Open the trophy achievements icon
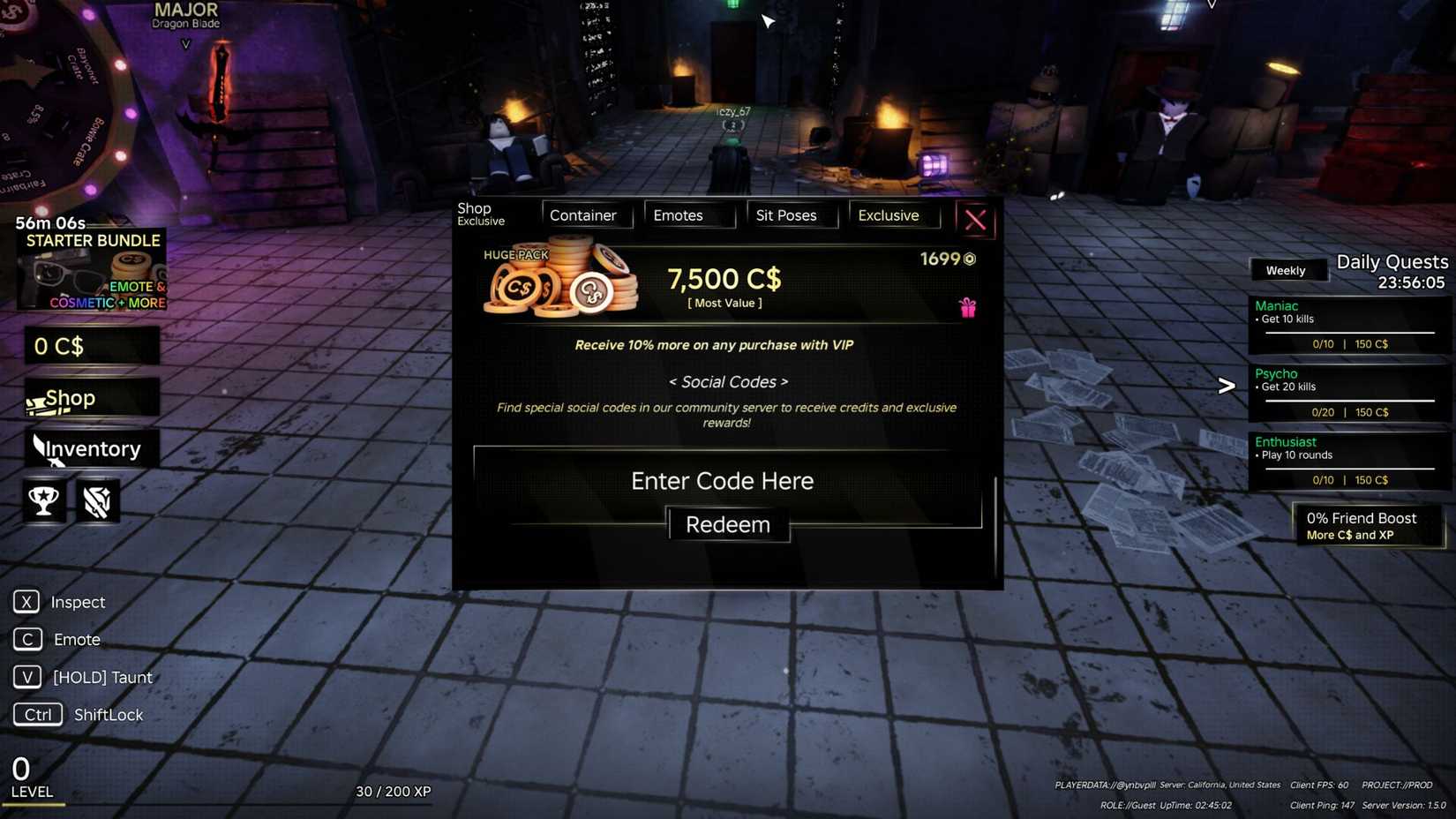This screenshot has width=1456, height=819. pos(42,500)
